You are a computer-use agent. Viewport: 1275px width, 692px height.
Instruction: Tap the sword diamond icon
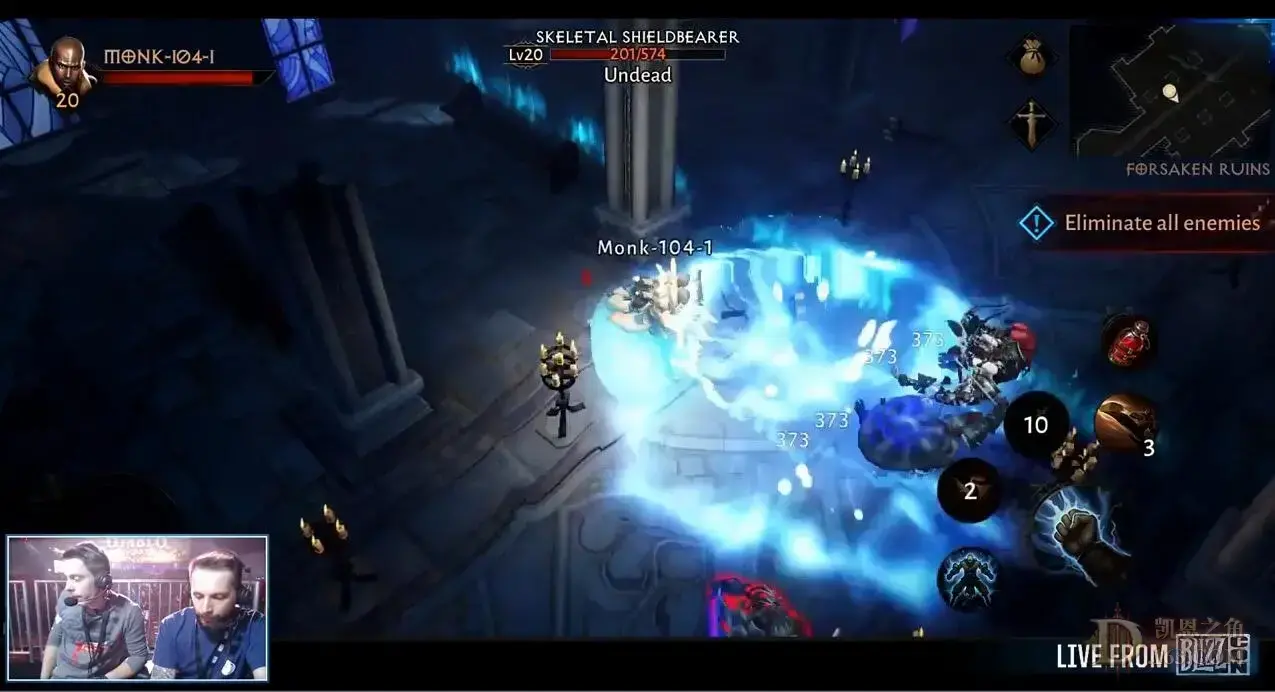pos(1033,122)
